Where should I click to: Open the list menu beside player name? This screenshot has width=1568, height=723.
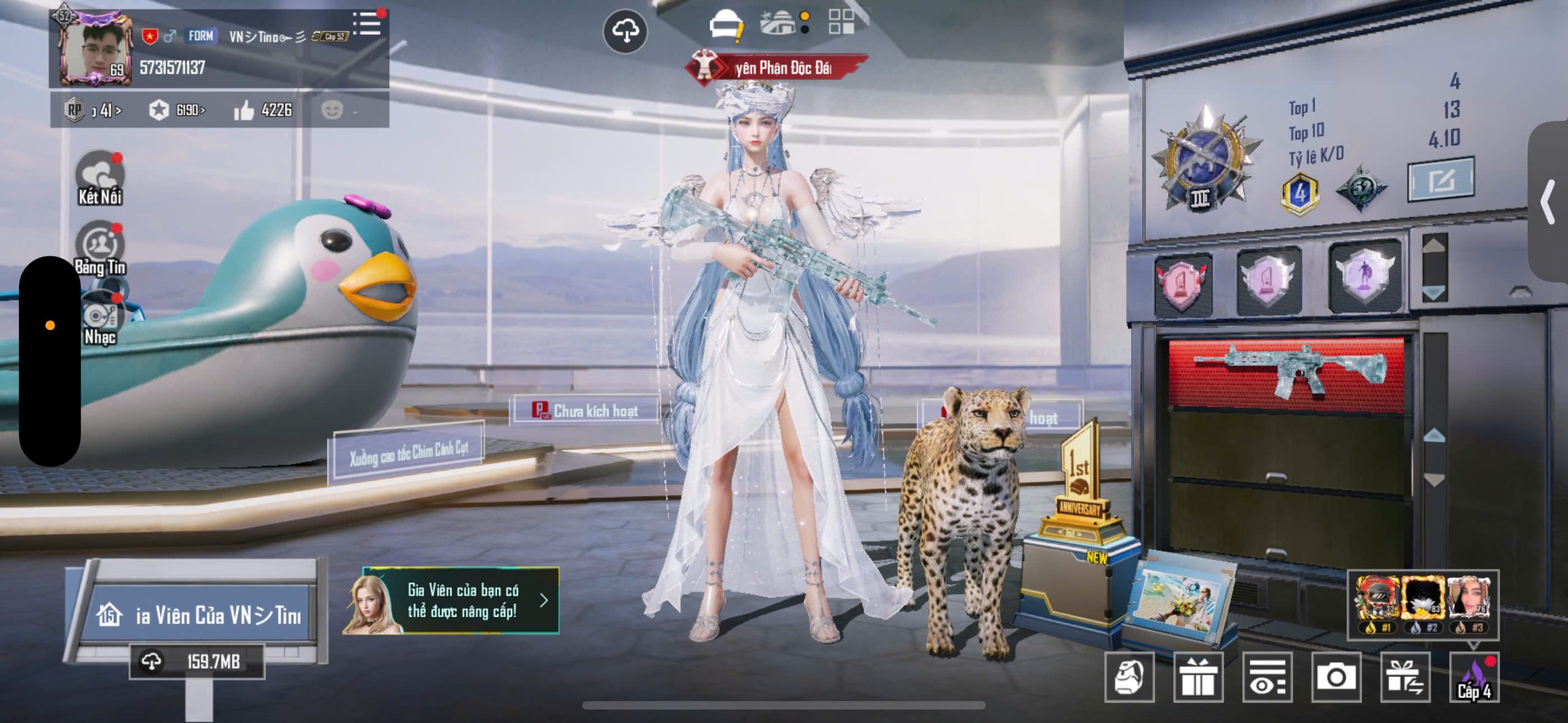click(367, 24)
